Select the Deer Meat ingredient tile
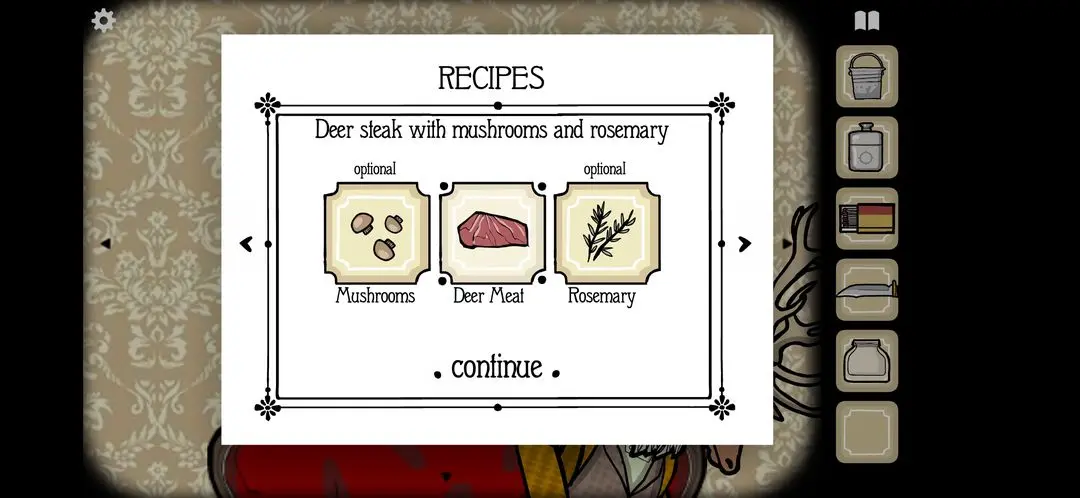 492,234
